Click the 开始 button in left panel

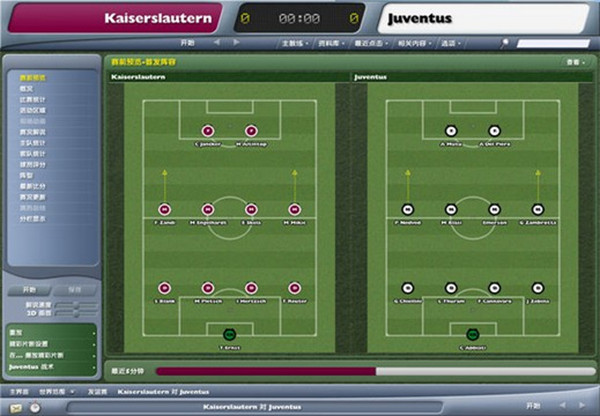(29, 289)
